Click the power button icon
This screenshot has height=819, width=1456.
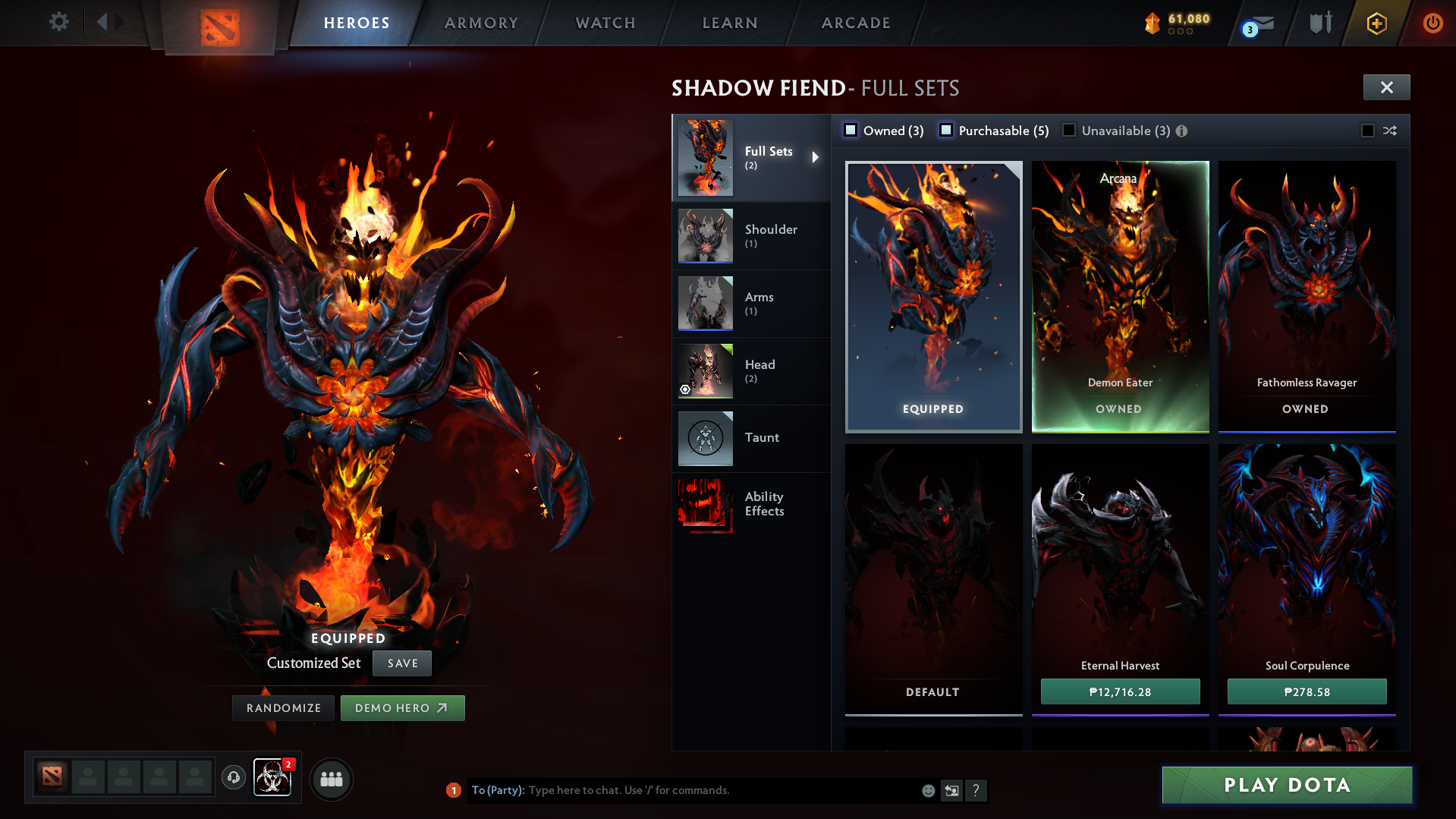click(1432, 23)
